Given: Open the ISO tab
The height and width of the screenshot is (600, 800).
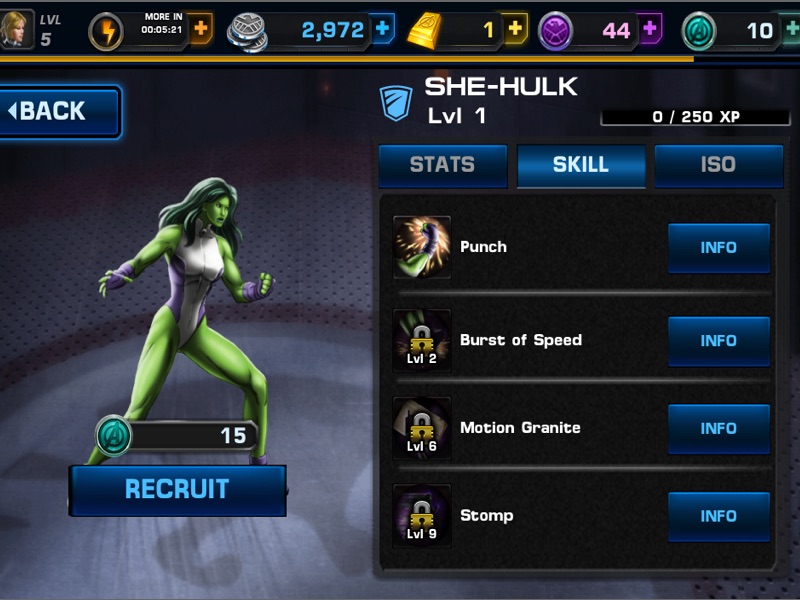Looking at the screenshot, I should [x=718, y=166].
